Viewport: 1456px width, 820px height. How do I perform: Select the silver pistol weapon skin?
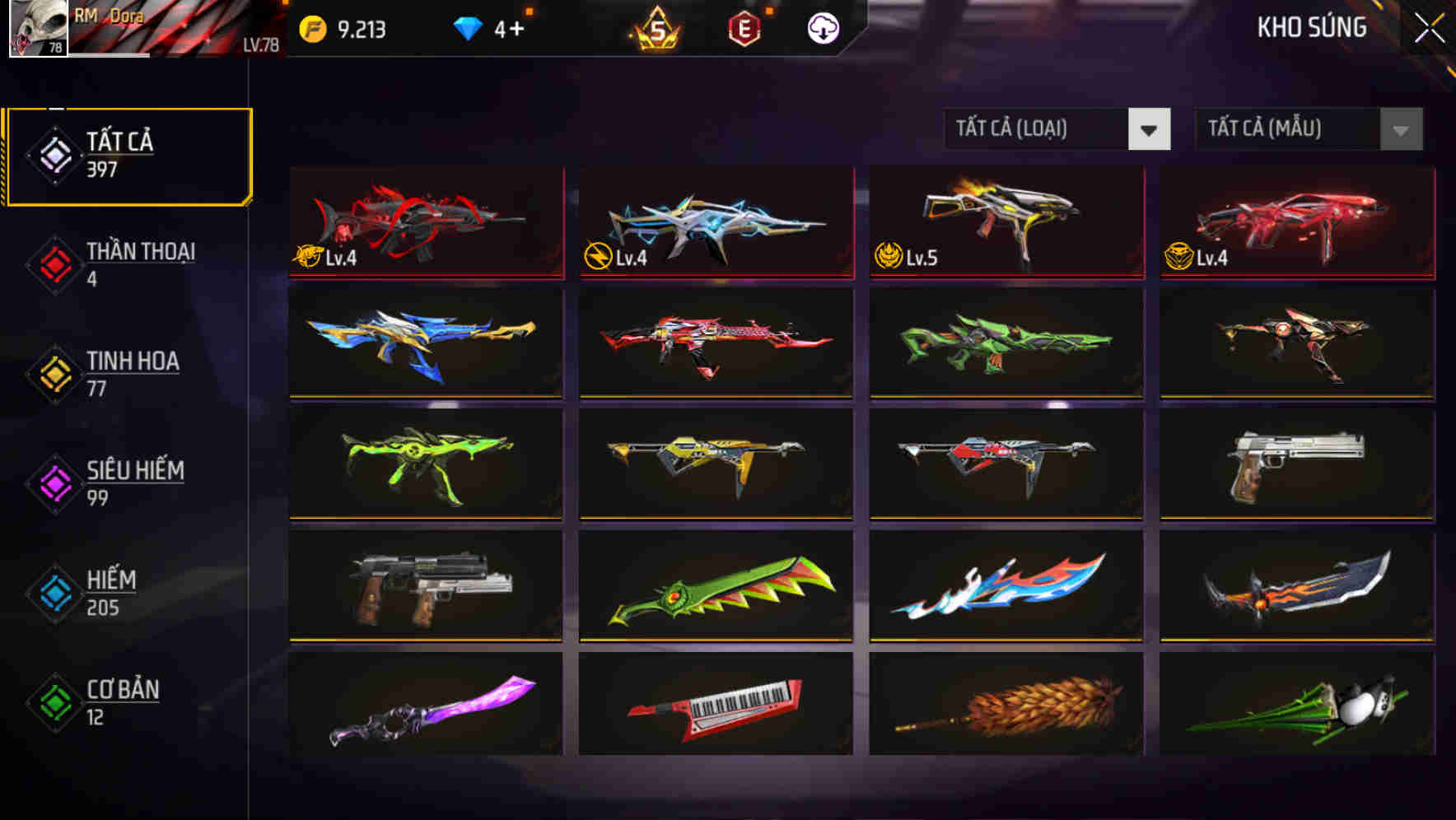[x=1295, y=465]
